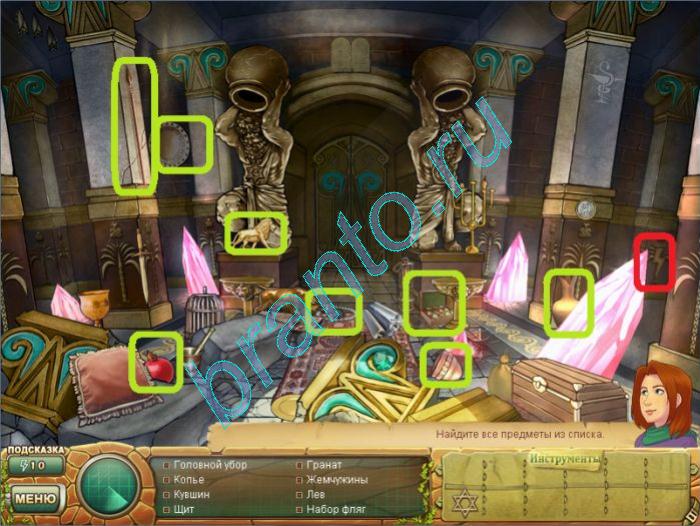Select 'Головной убор' in the item list
Screen dimensions: 700x526
coord(210,465)
